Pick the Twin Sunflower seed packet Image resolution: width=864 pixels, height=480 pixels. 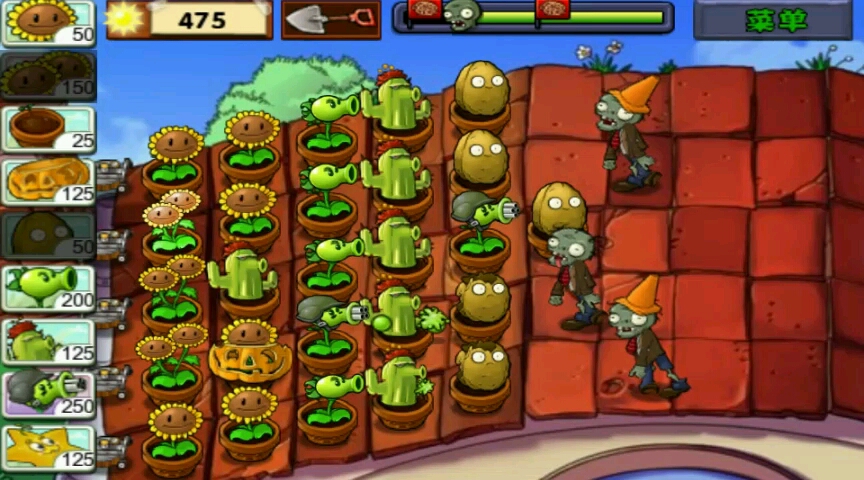[48, 76]
